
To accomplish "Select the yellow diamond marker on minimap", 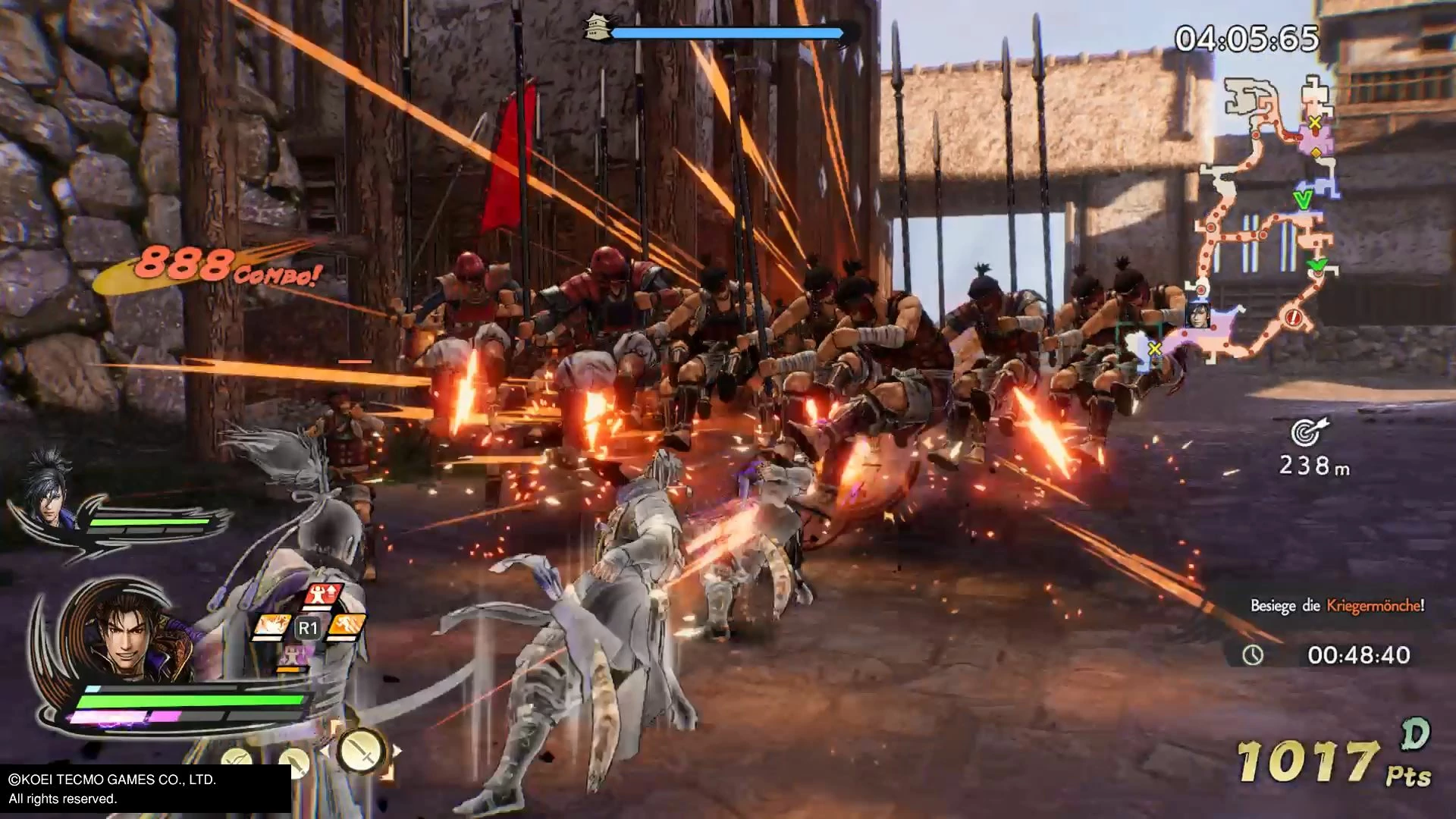I will tap(1316, 152).
